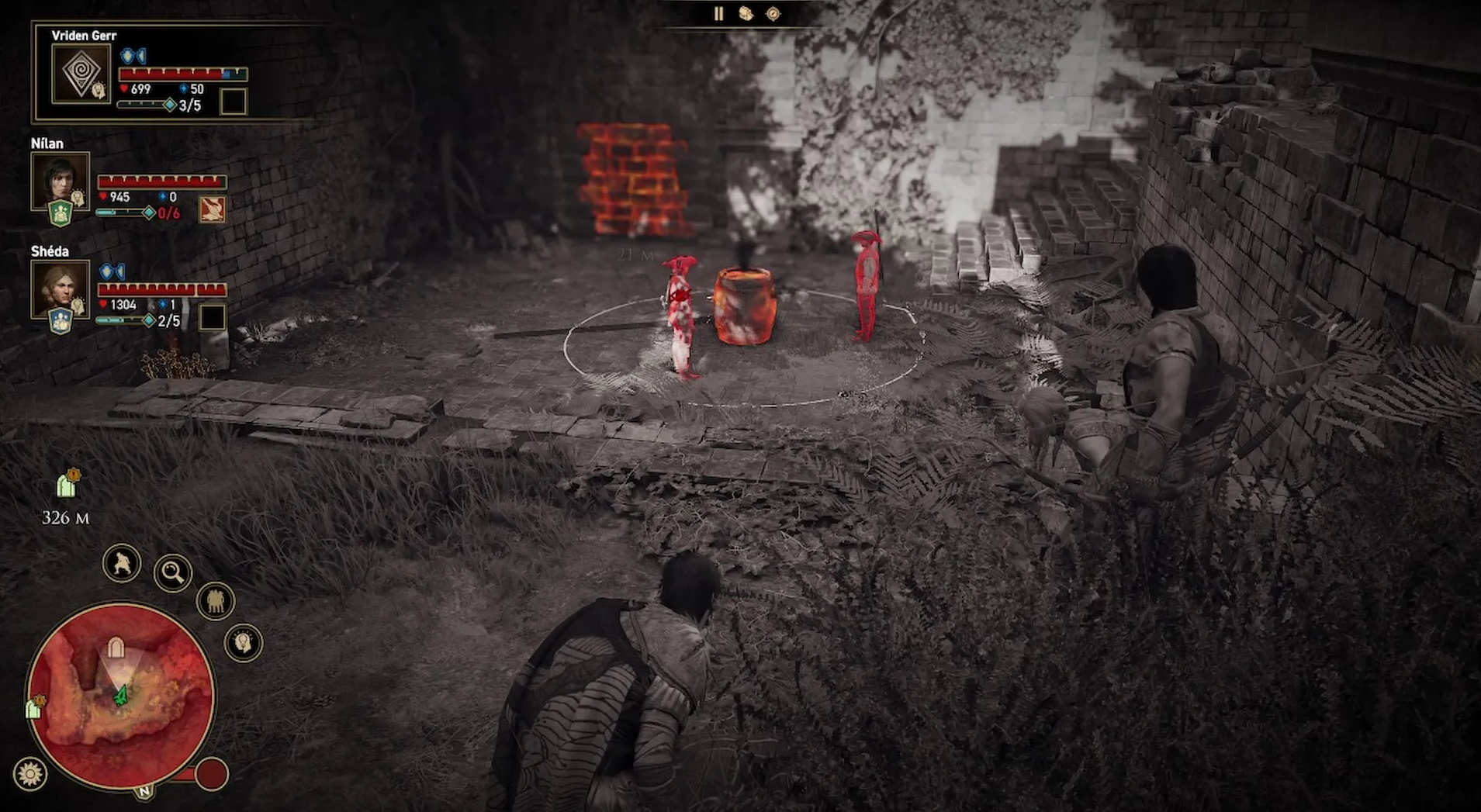
Task: Click the sun icon beside the minimap
Action: point(30,773)
